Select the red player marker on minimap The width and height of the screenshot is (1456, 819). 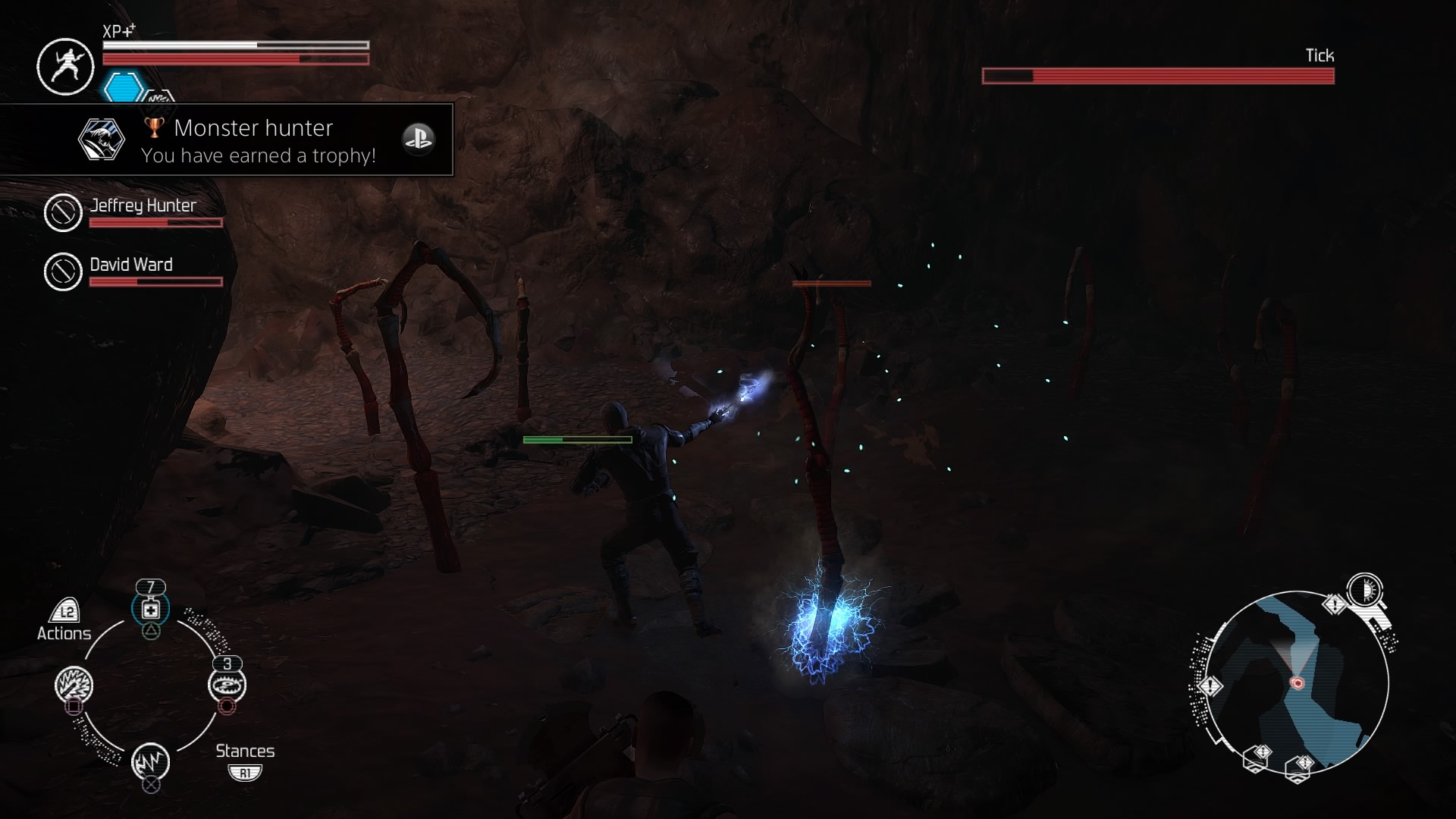pos(1297,683)
